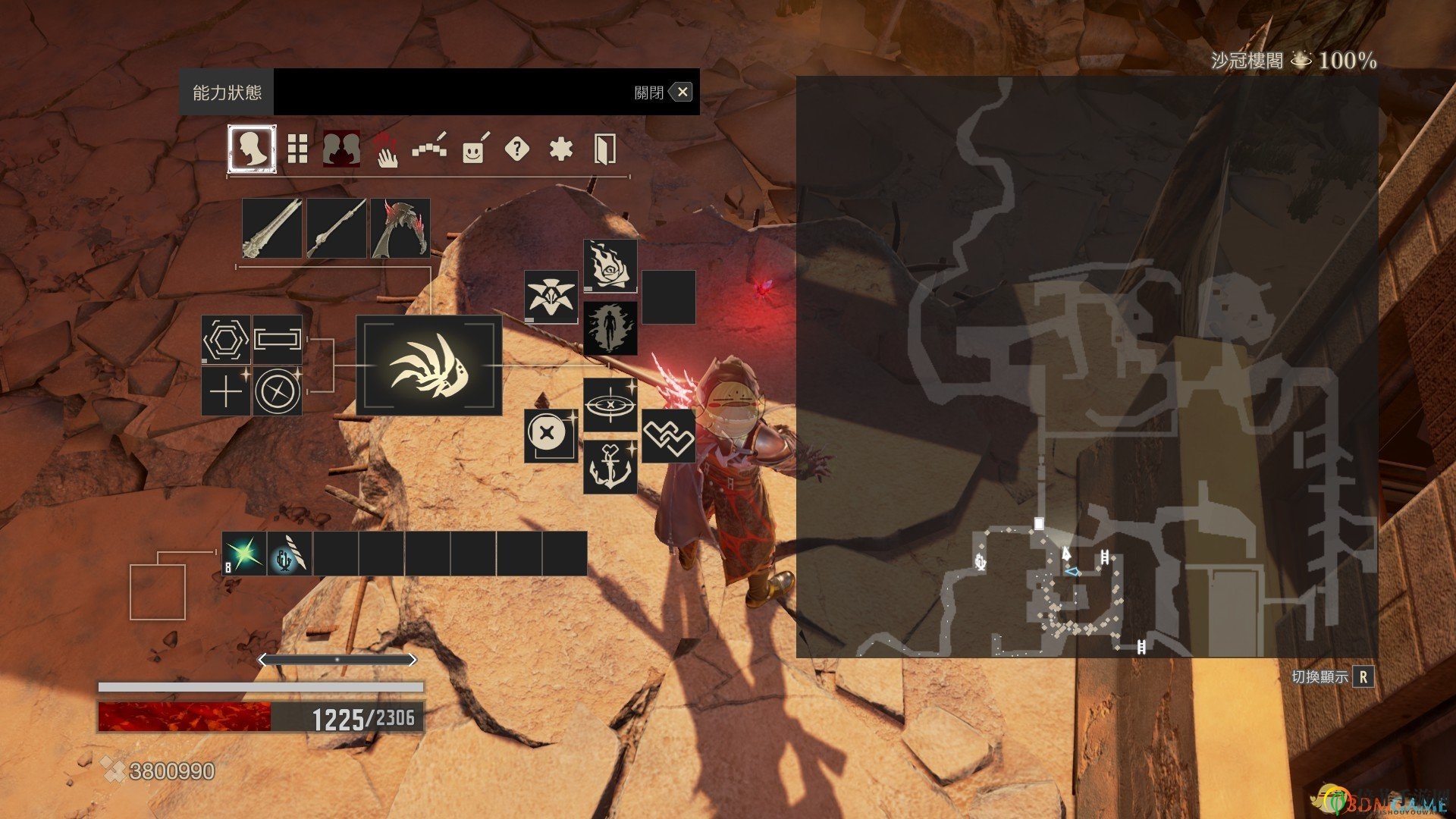This screenshot has height=819, width=1456.
Task: Select the interlocked hearts gift icon
Action: click(668, 436)
